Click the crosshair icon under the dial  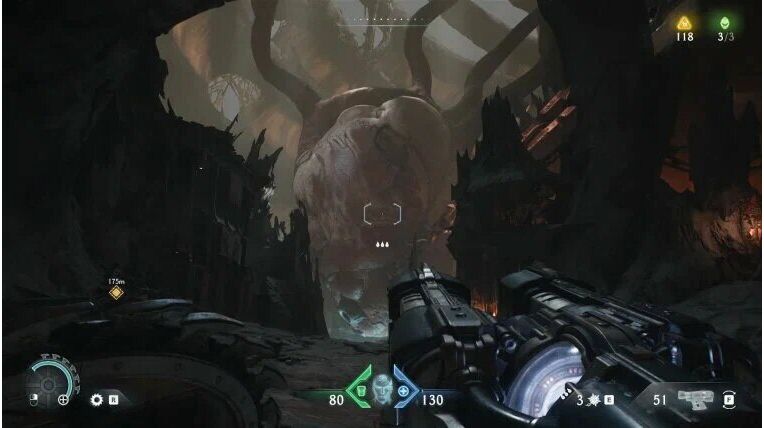63,401
